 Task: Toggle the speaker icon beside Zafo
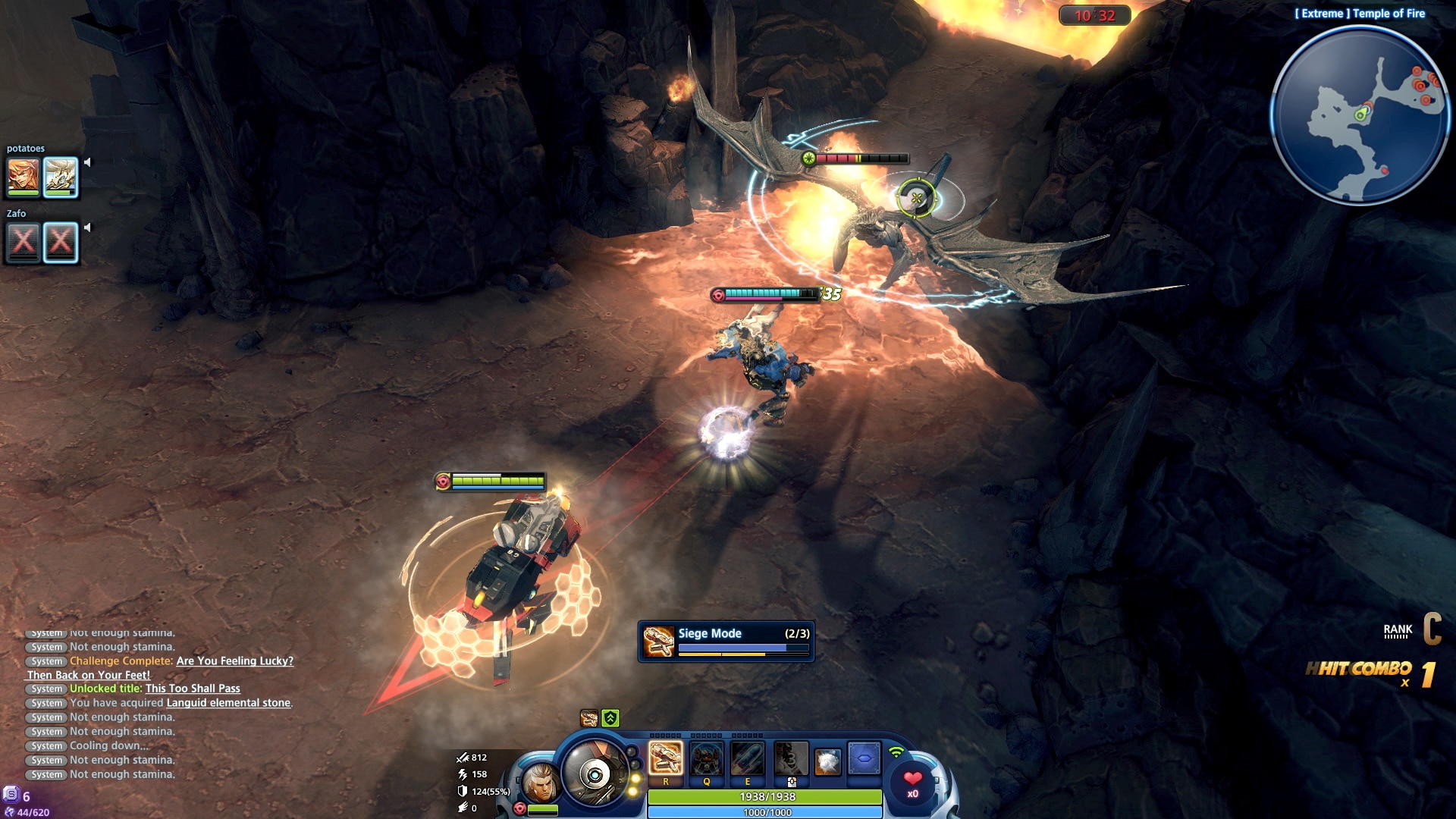(87, 227)
